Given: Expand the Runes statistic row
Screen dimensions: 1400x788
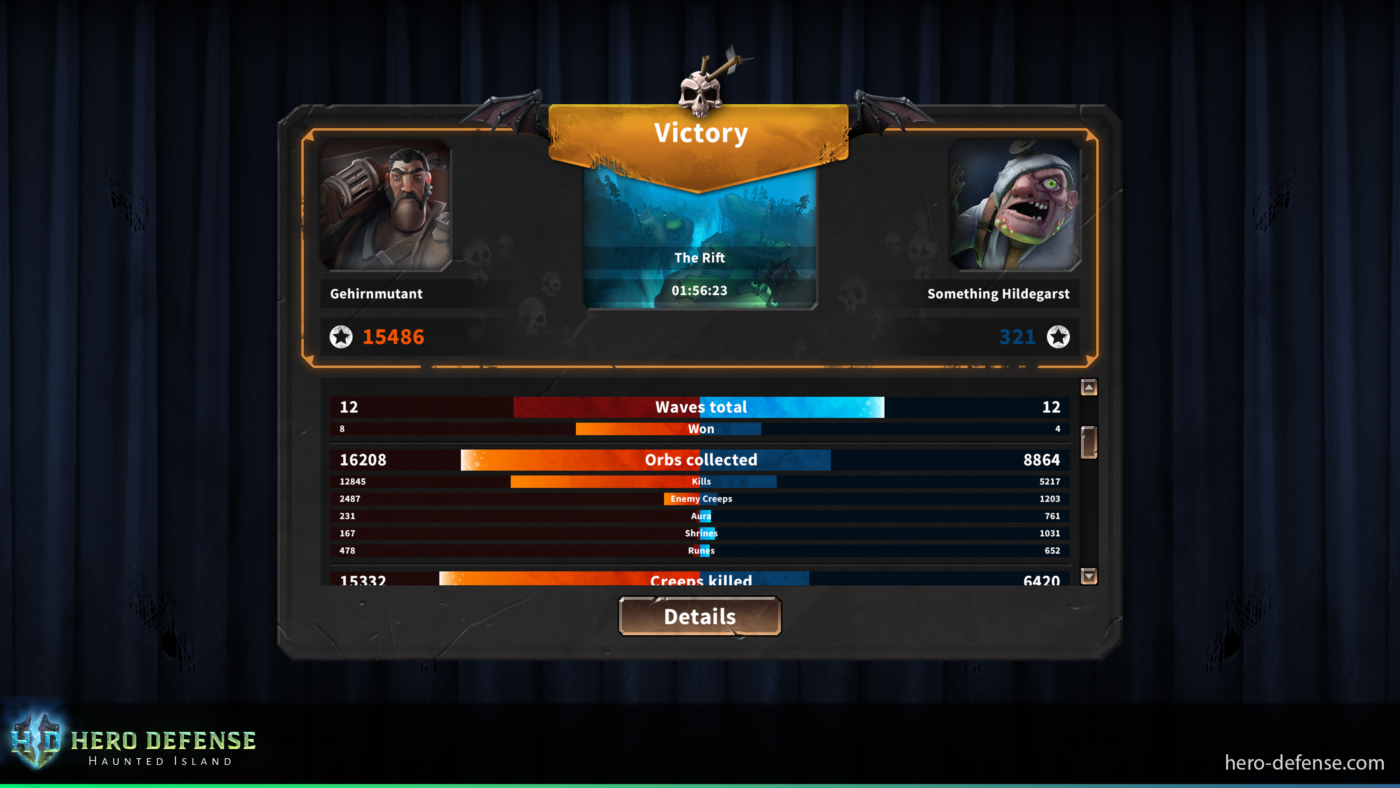Looking at the screenshot, I should coord(700,550).
